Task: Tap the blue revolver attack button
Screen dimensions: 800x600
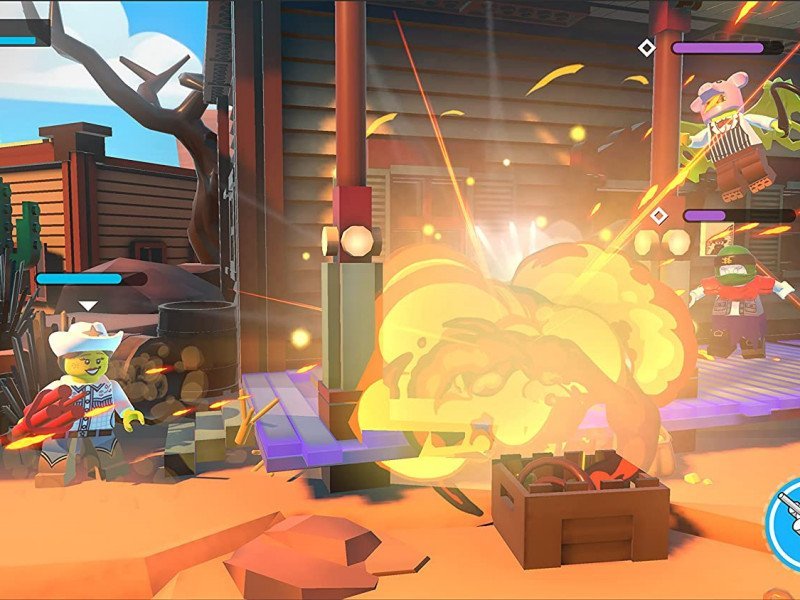Action: [786, 513]
